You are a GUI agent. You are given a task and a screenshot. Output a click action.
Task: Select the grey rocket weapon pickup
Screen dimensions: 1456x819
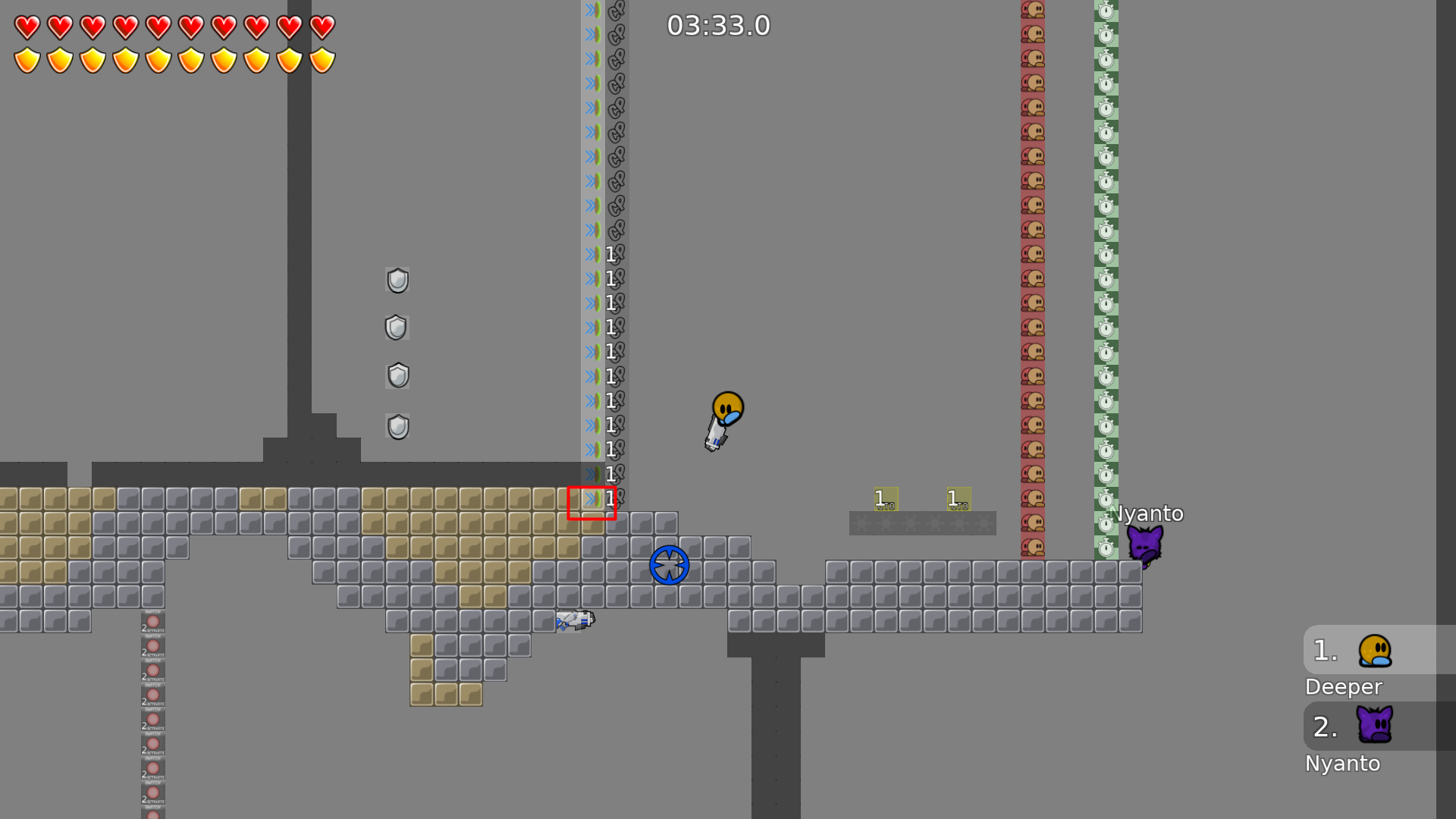pyautogui.click(x=574, y=622)
